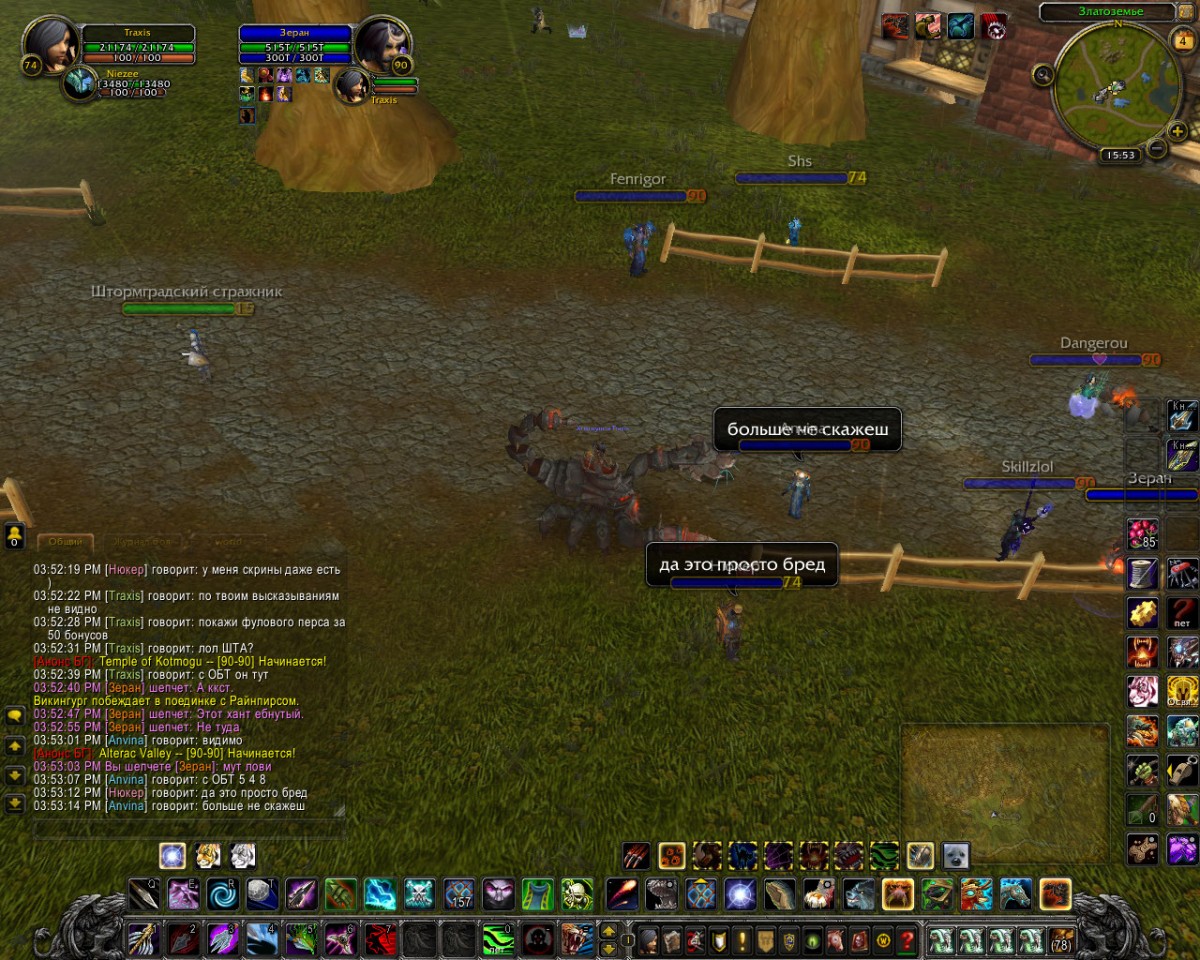Open the red question mark help button

coord(907,940)
